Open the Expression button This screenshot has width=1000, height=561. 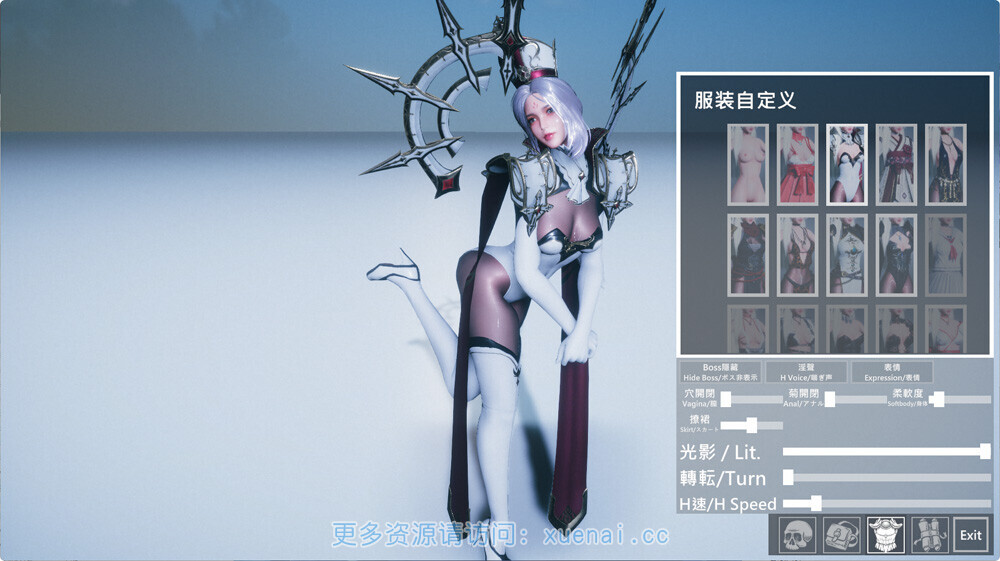(891, 372)
